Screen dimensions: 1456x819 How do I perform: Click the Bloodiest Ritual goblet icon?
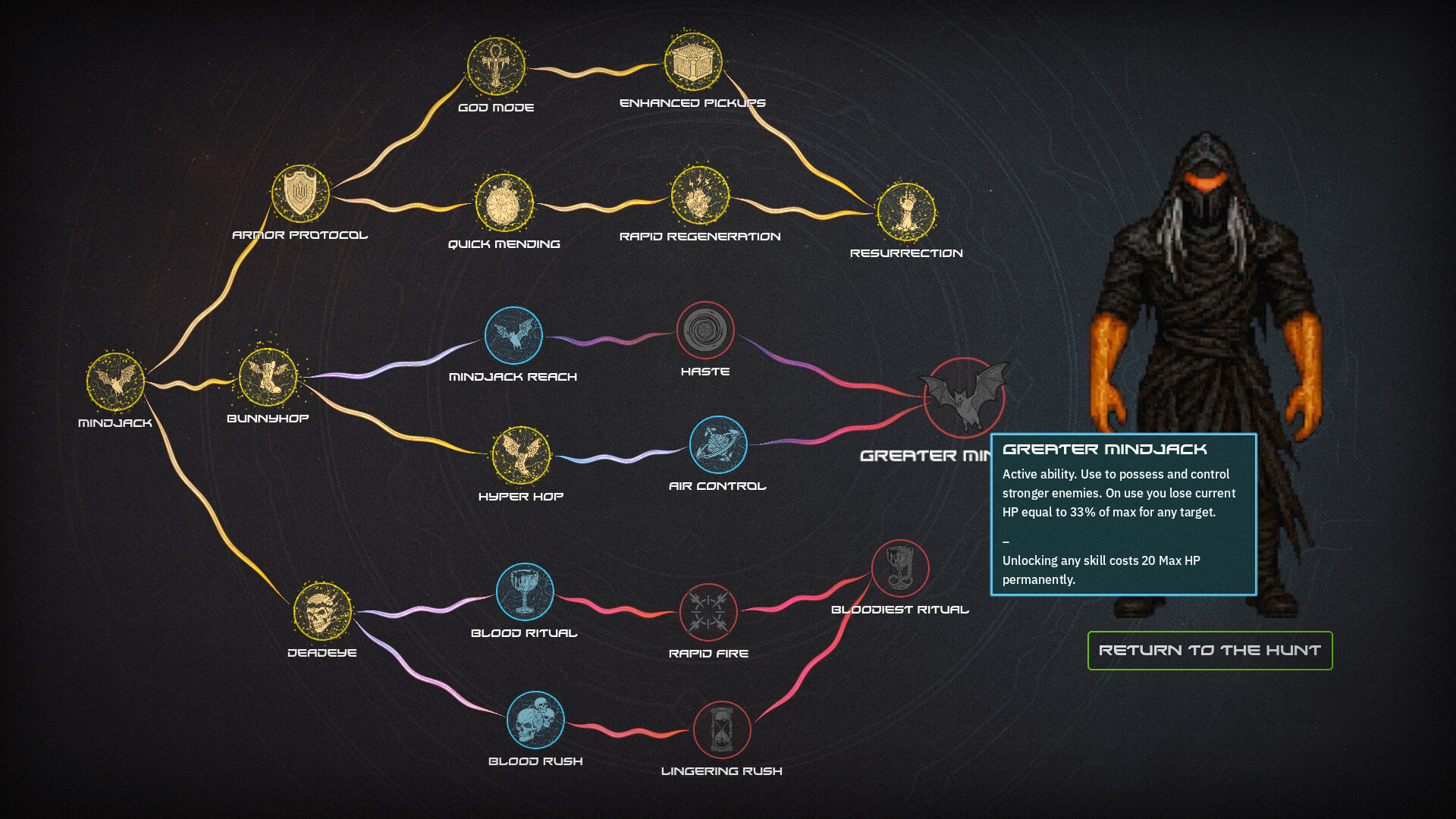coord(901,570)
